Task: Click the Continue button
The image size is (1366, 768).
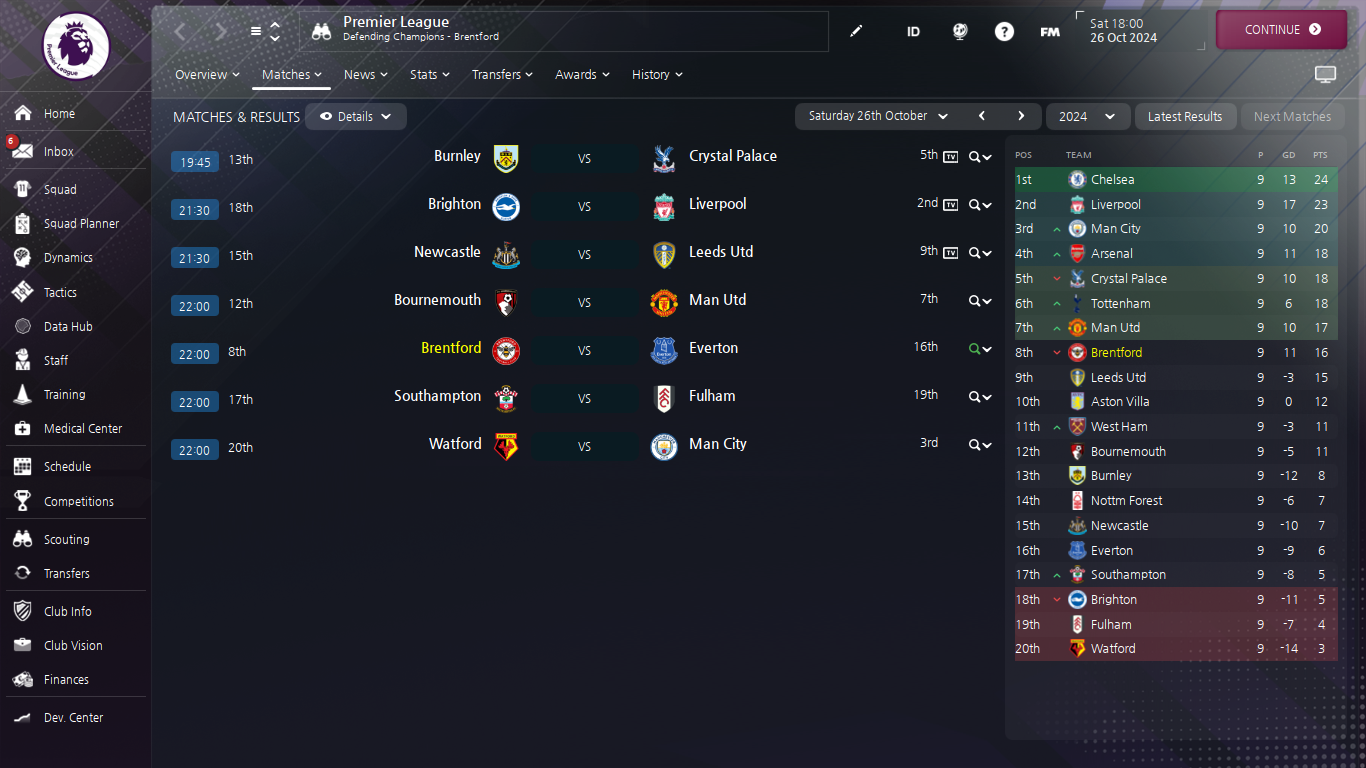Action: [x=1281, y=30]
